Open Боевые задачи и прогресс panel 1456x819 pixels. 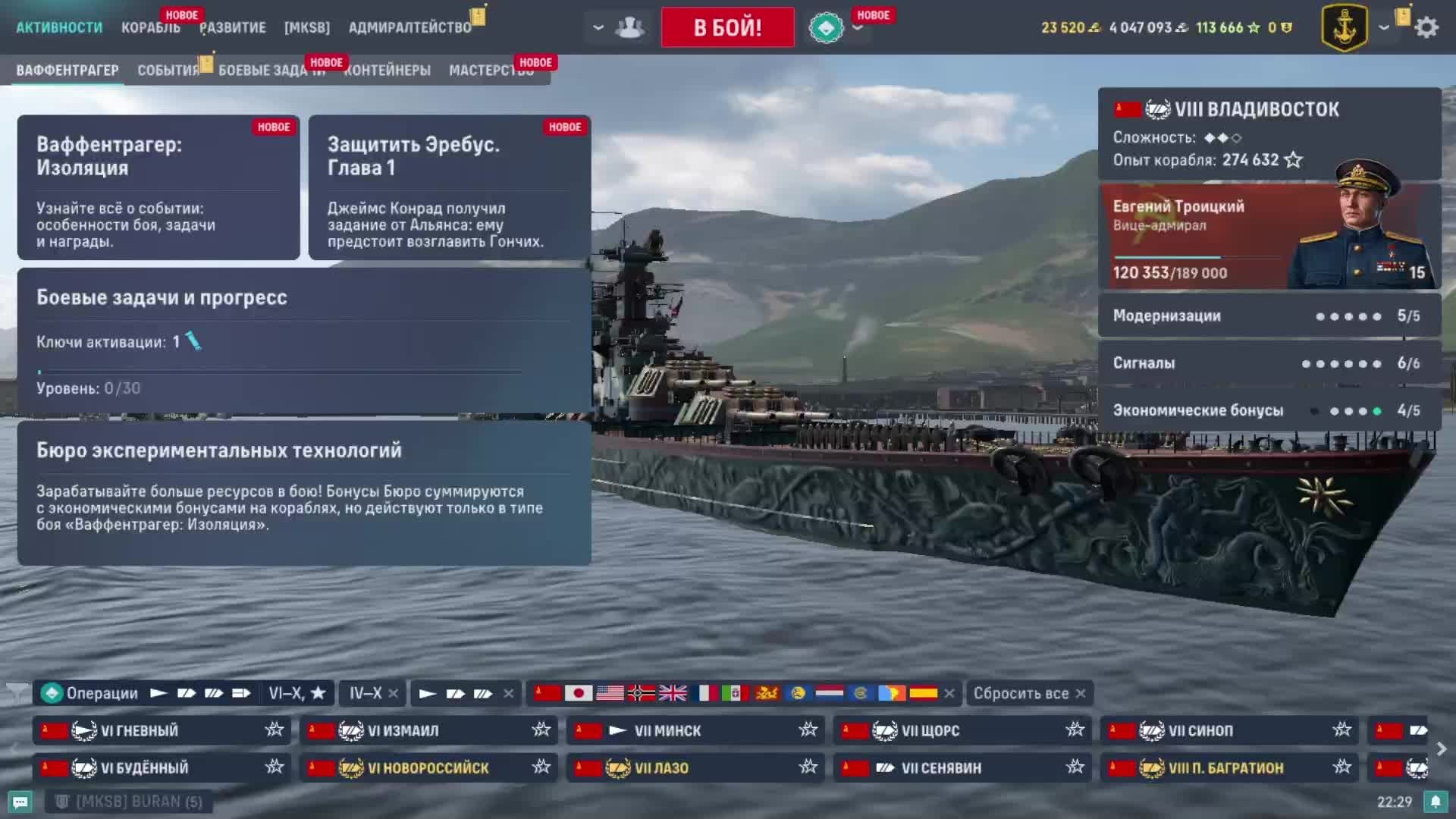point(303,340)
